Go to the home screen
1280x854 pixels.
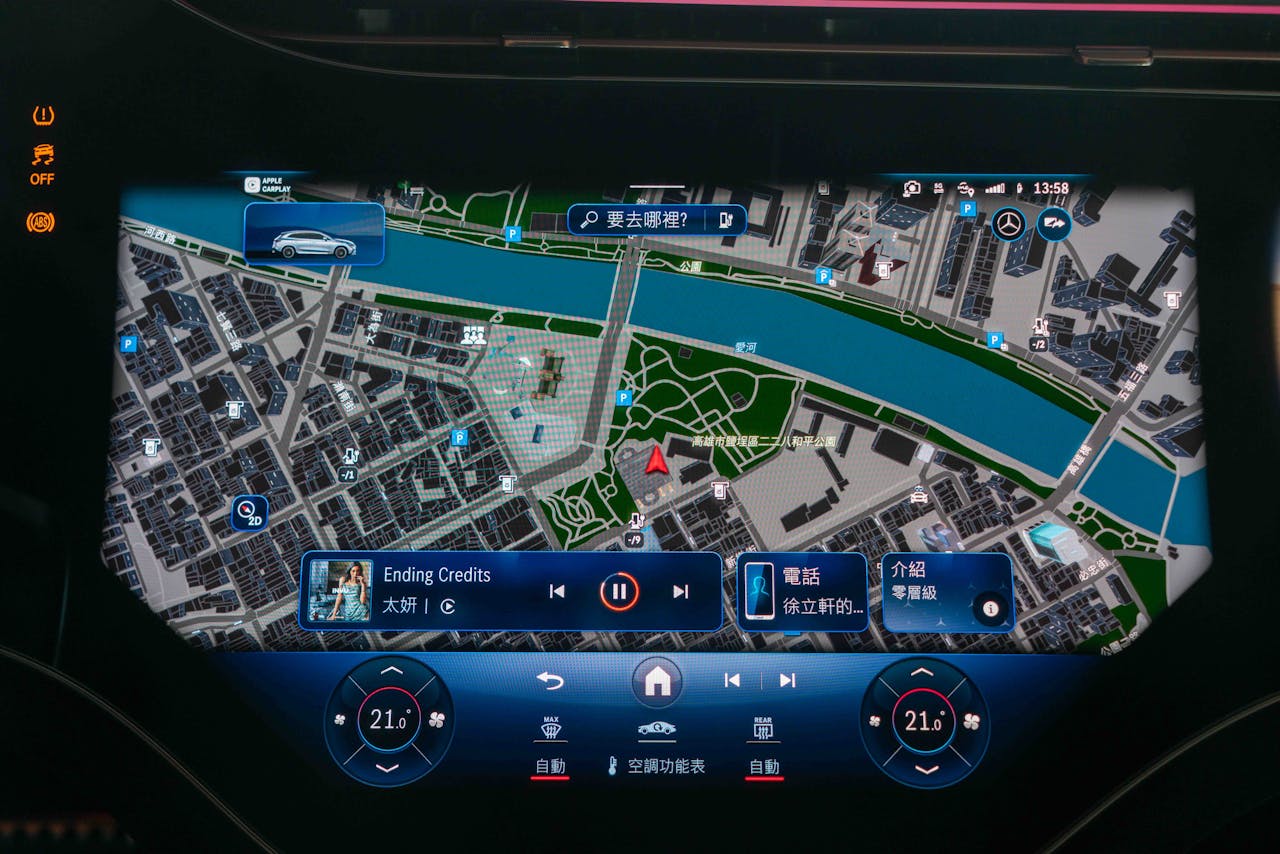[657, 682]
